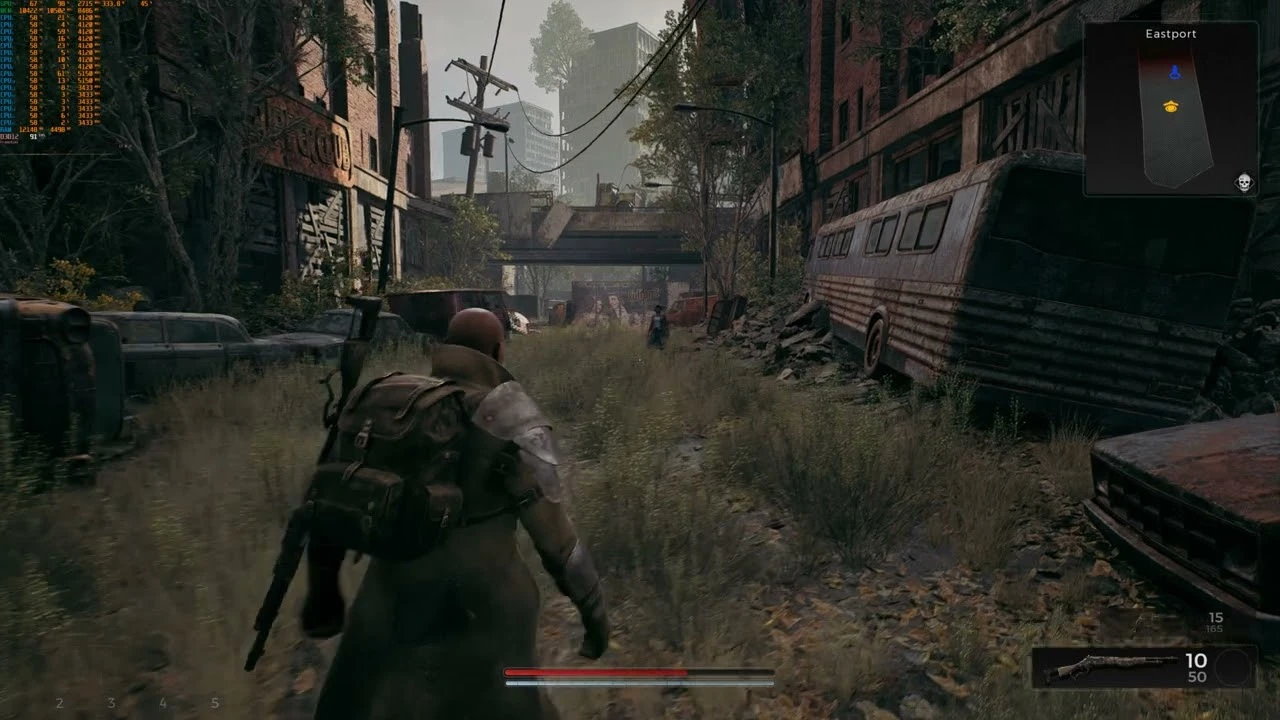Expand the weapon ammo display showing 15/165
Image resolution: width=1280 pixels, height=720 pixels.
[x=1215, y=622]
